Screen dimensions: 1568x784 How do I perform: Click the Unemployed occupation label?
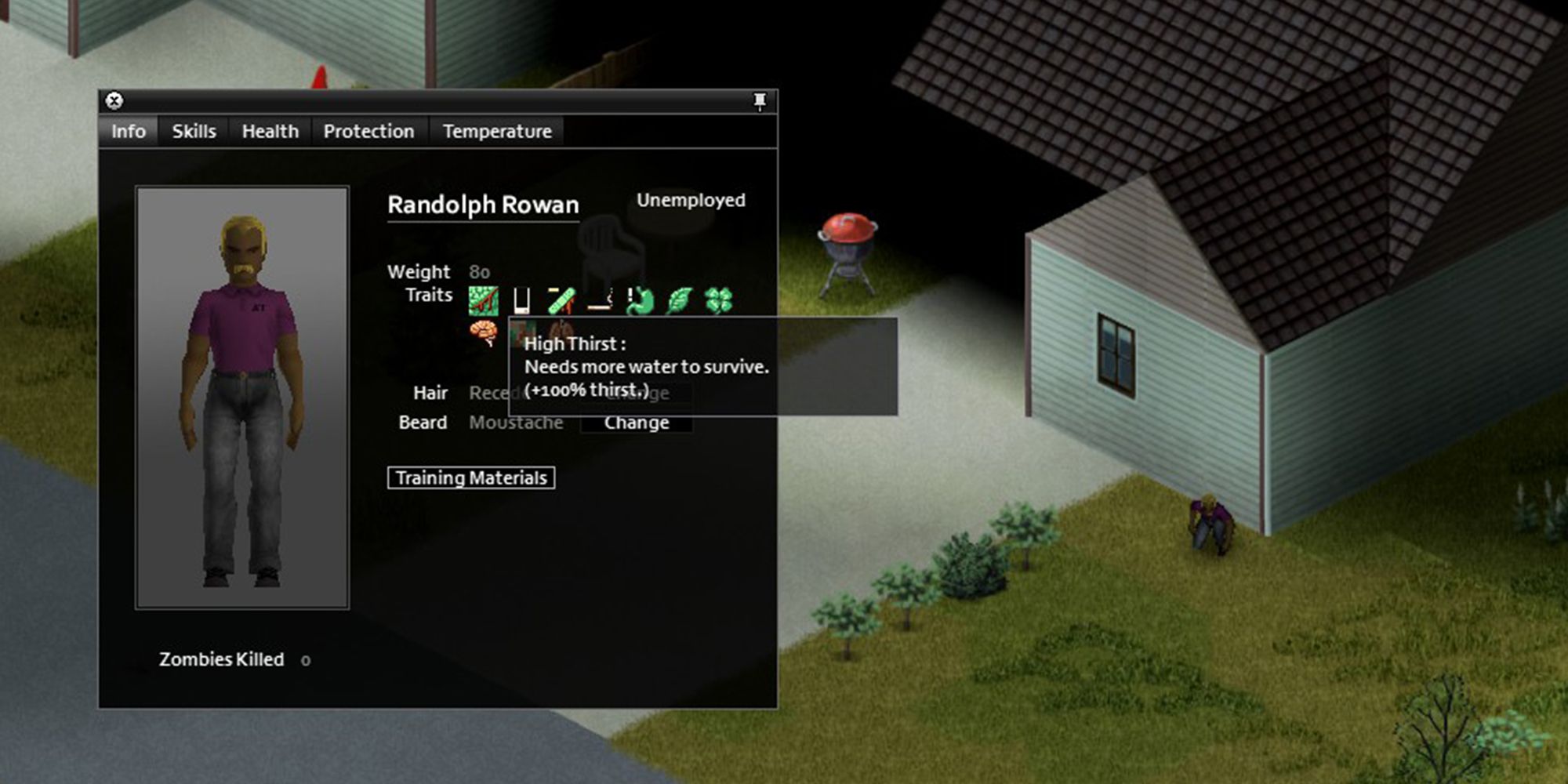pos(691,201)
